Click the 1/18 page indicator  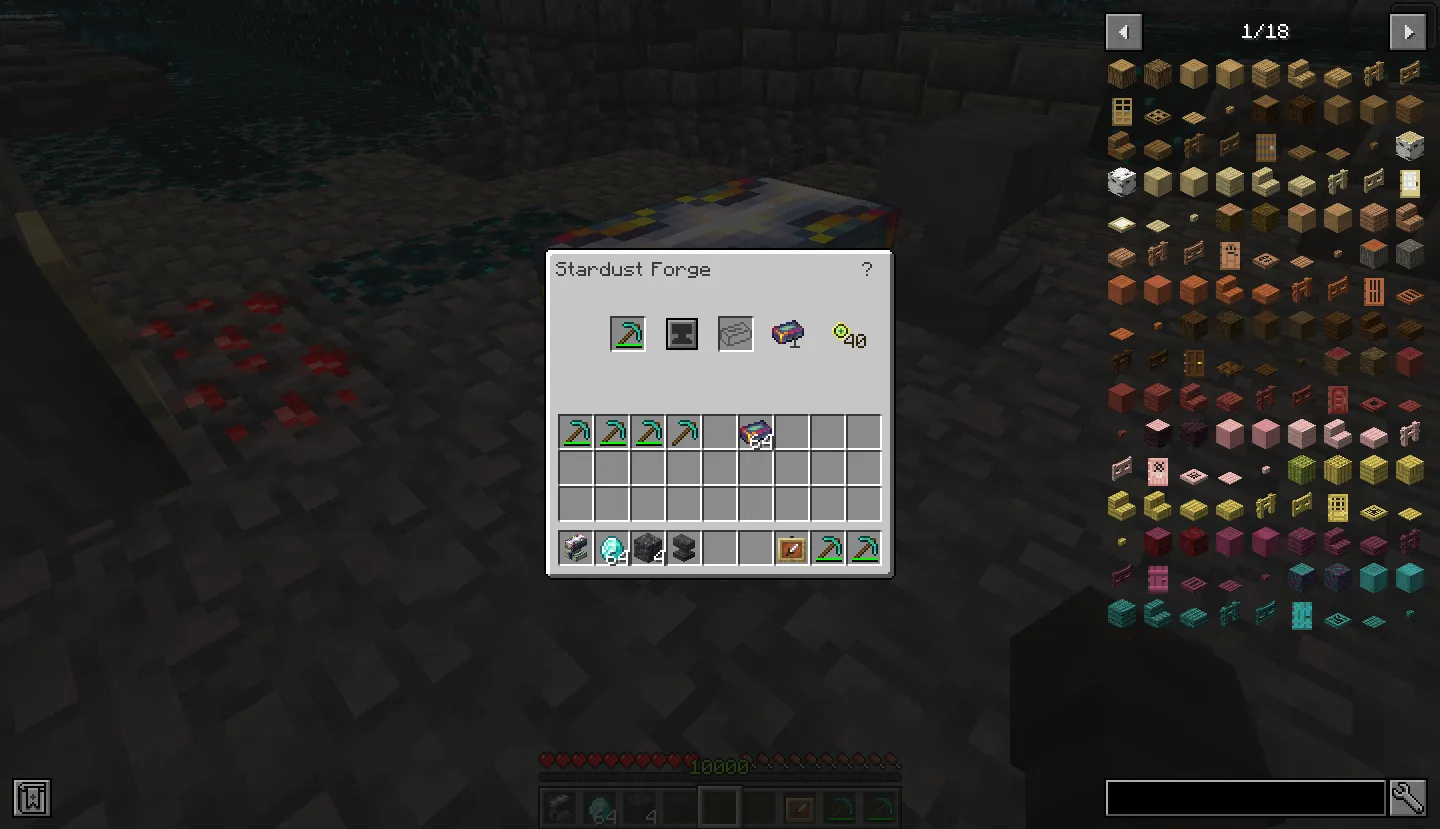[1265, 31]
